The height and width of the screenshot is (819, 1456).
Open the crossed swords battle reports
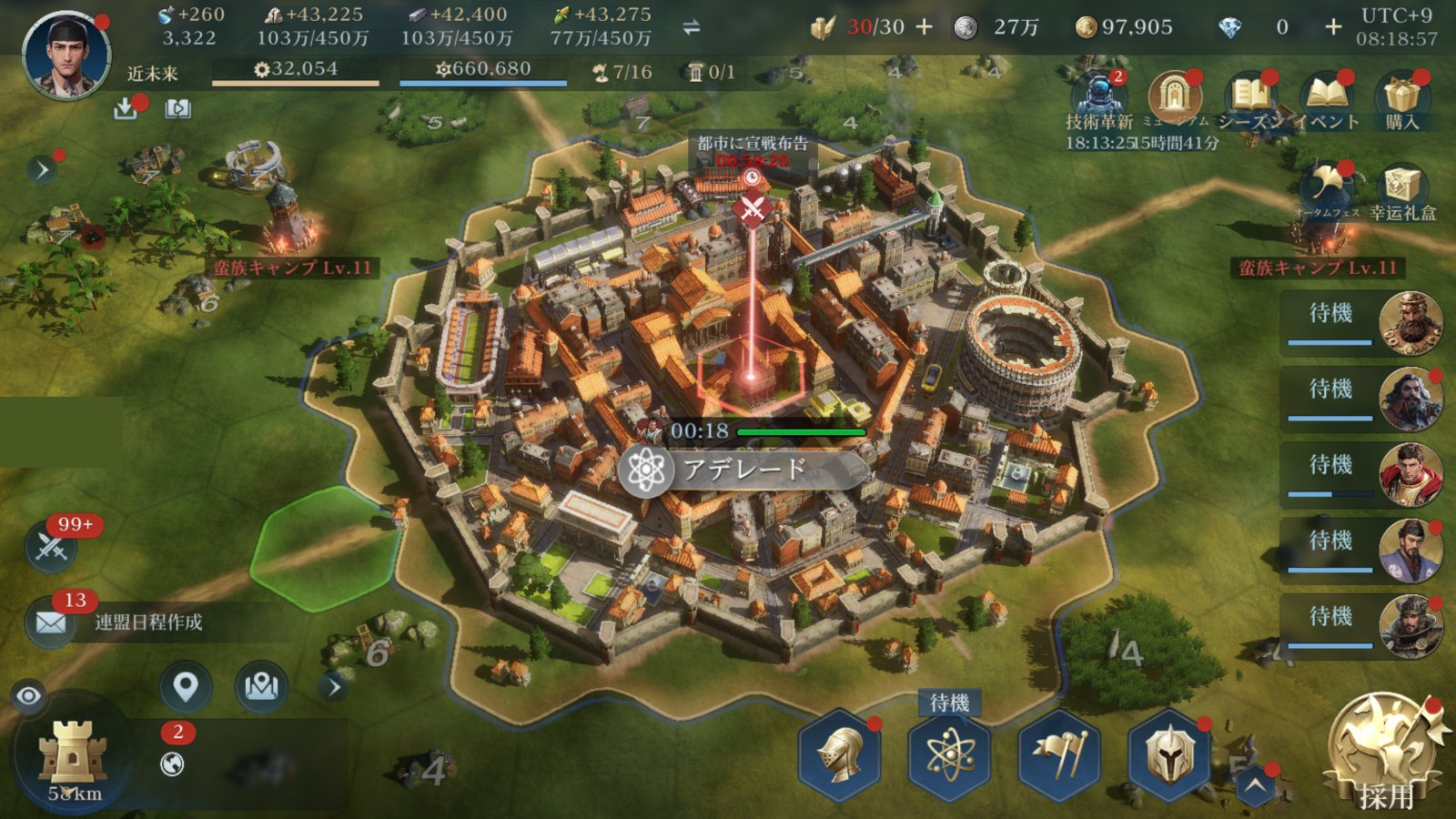51,547
